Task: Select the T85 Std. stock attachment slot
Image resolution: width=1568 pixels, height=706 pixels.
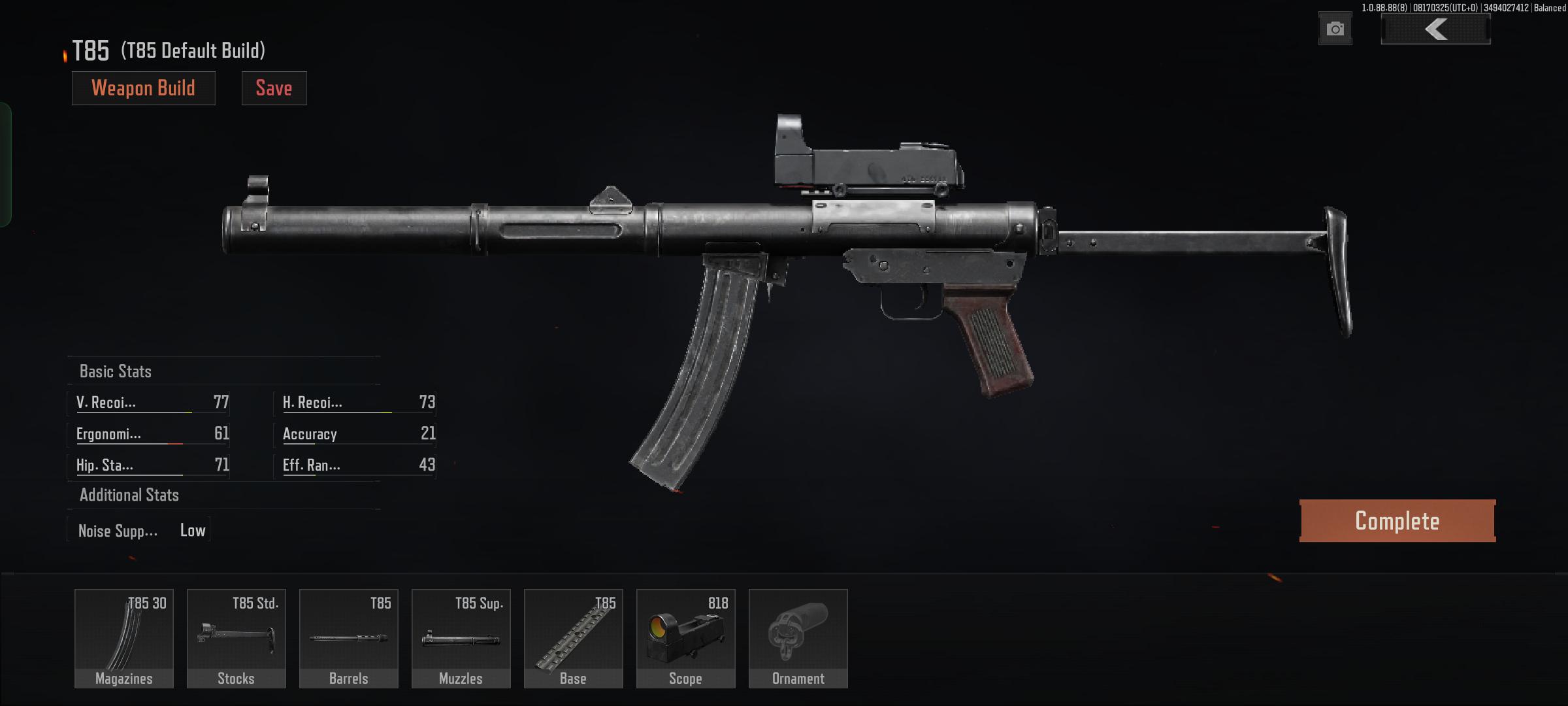Action: pos(236,637)
